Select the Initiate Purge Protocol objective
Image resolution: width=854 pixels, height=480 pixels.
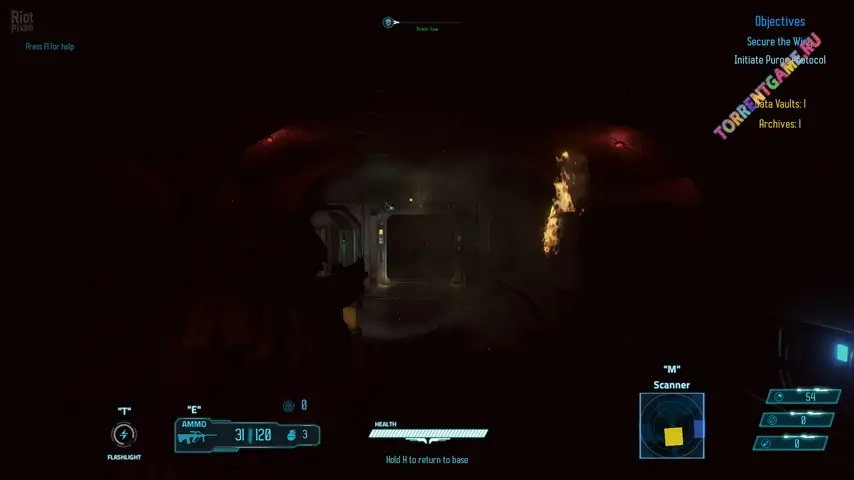click(x=779, y=60)
